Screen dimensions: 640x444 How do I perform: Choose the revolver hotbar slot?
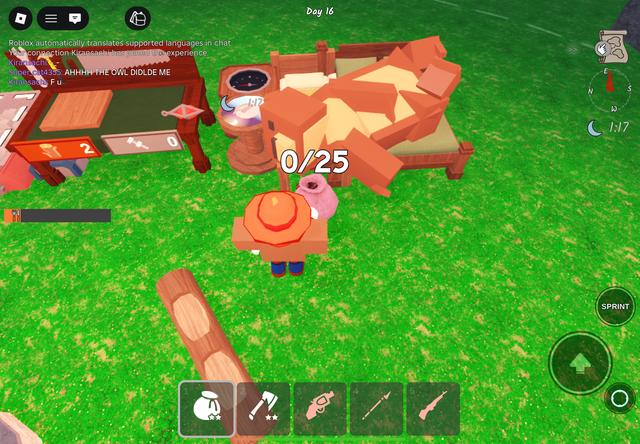click(x=320, y=409)
